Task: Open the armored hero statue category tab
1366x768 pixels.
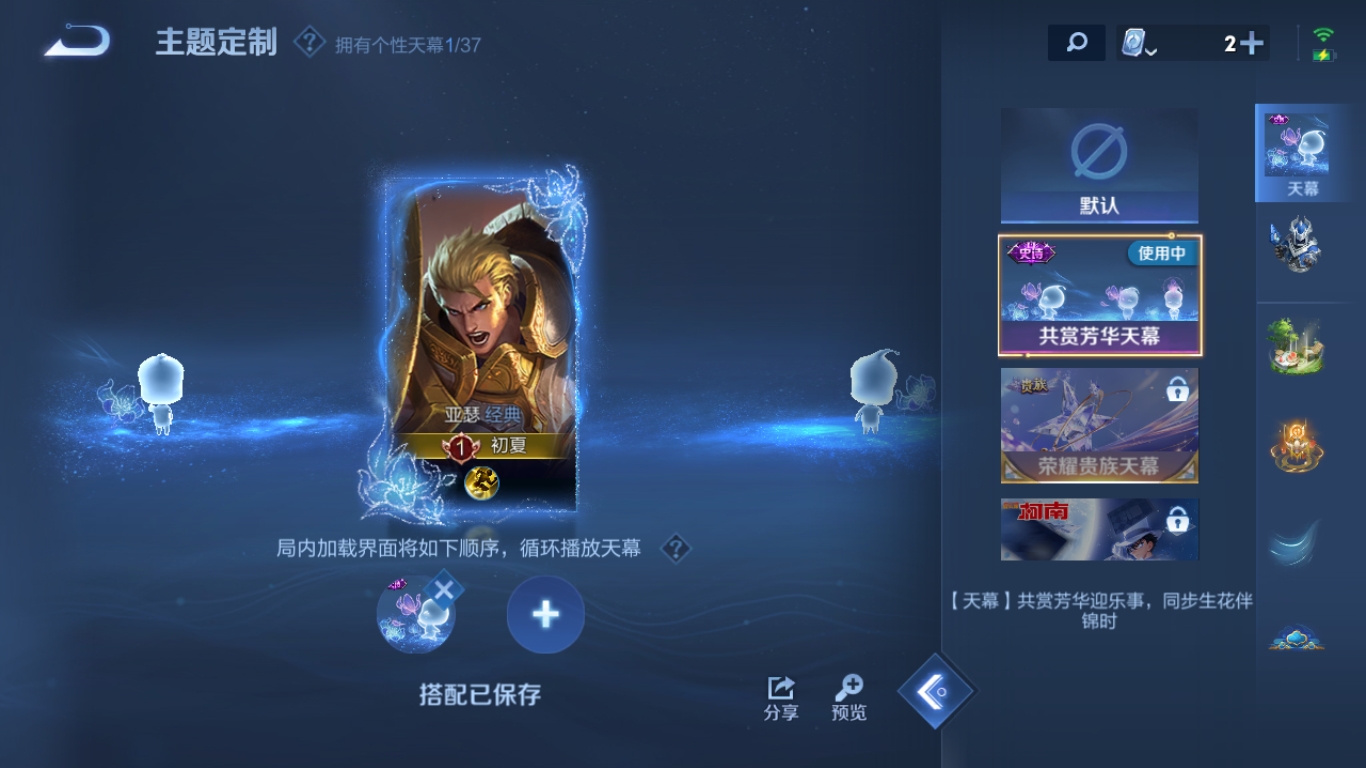Action: (x=1297, y=245)
